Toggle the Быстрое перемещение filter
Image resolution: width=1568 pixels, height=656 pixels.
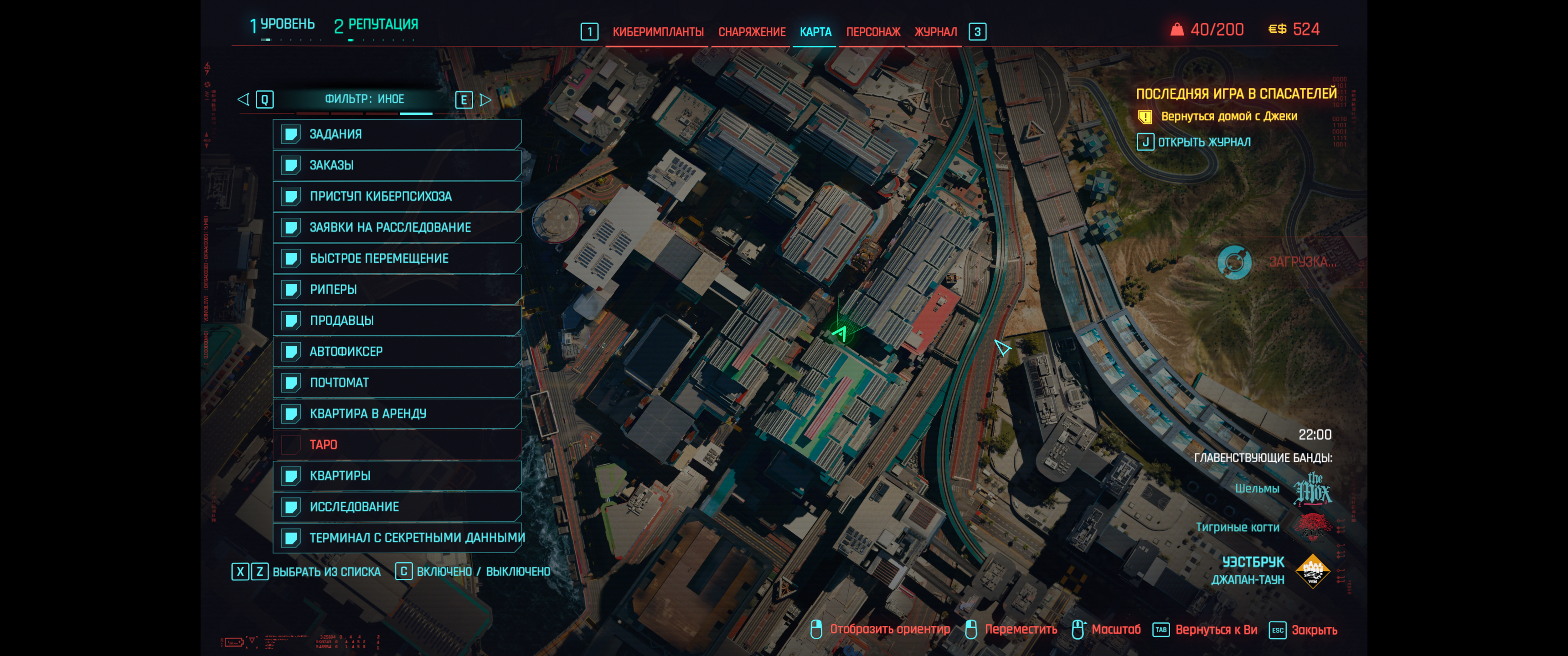[x=397, y=259]
